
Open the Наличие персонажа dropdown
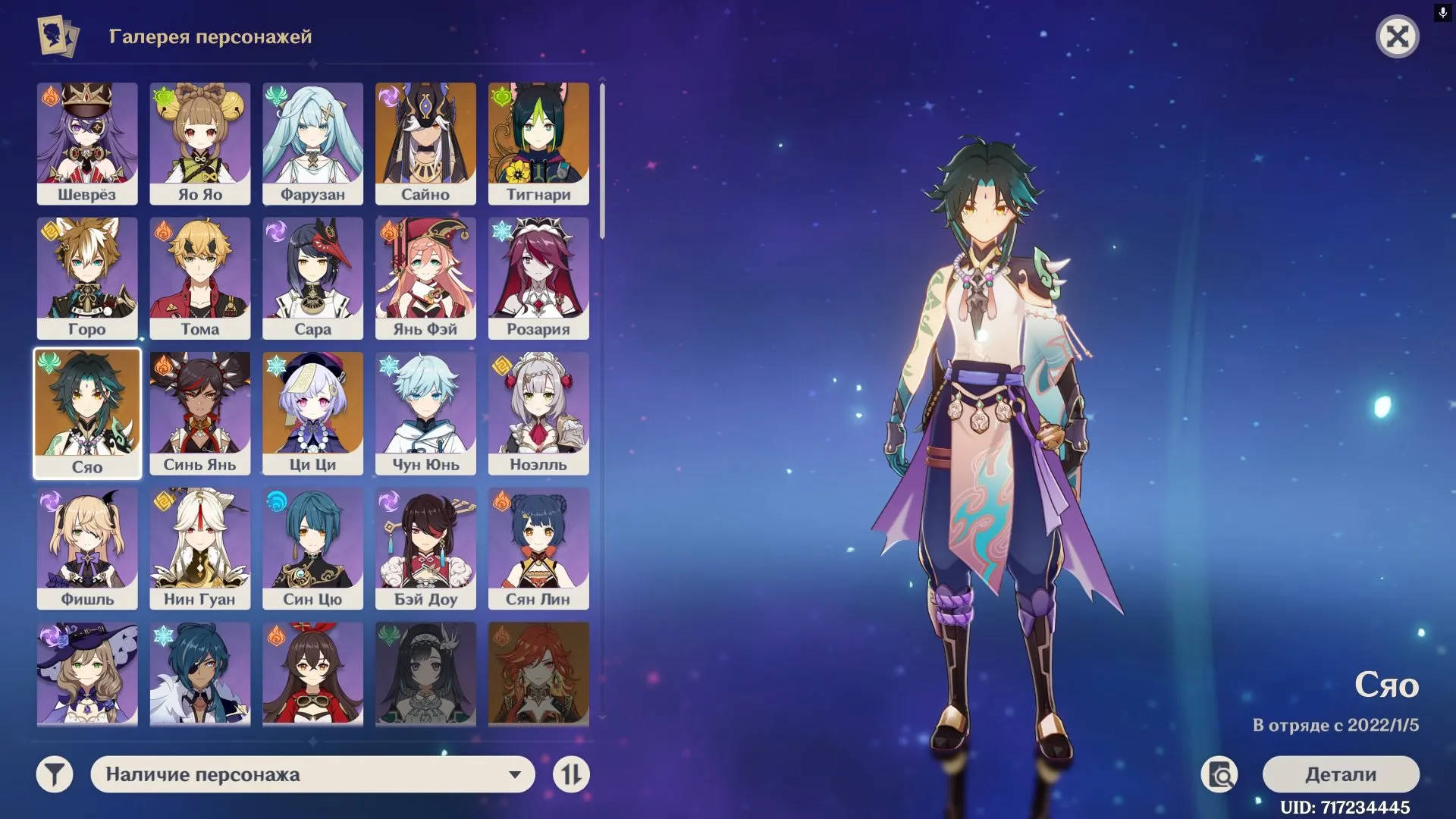point(313,774)
